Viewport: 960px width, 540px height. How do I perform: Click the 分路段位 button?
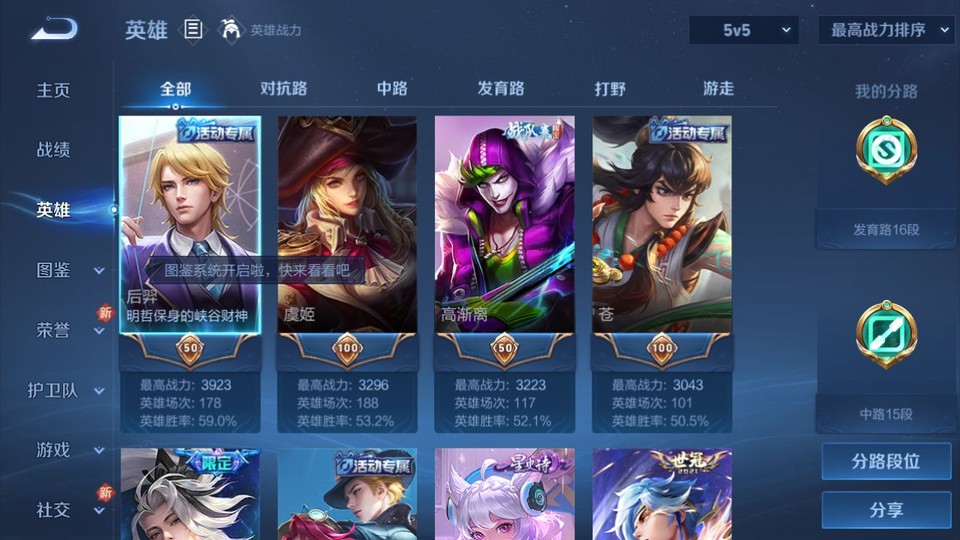(886, 462)
